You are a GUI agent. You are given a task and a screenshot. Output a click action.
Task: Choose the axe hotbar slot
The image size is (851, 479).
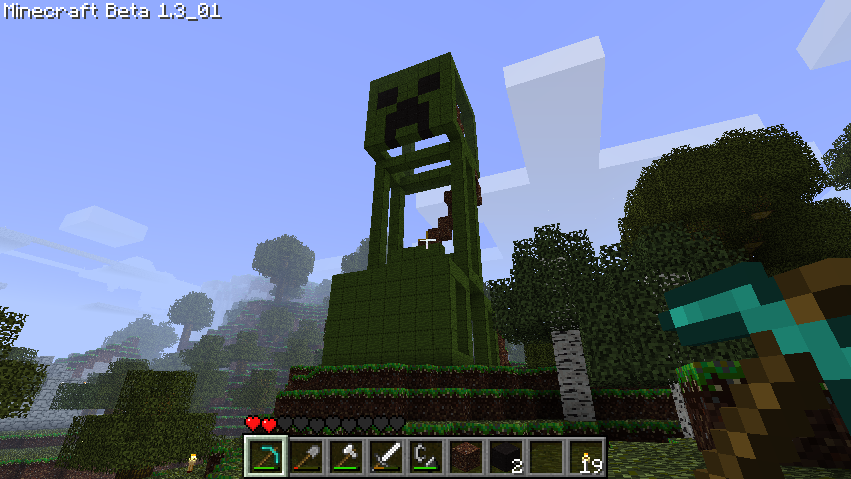pyautogui.click(x=346, y=457)
